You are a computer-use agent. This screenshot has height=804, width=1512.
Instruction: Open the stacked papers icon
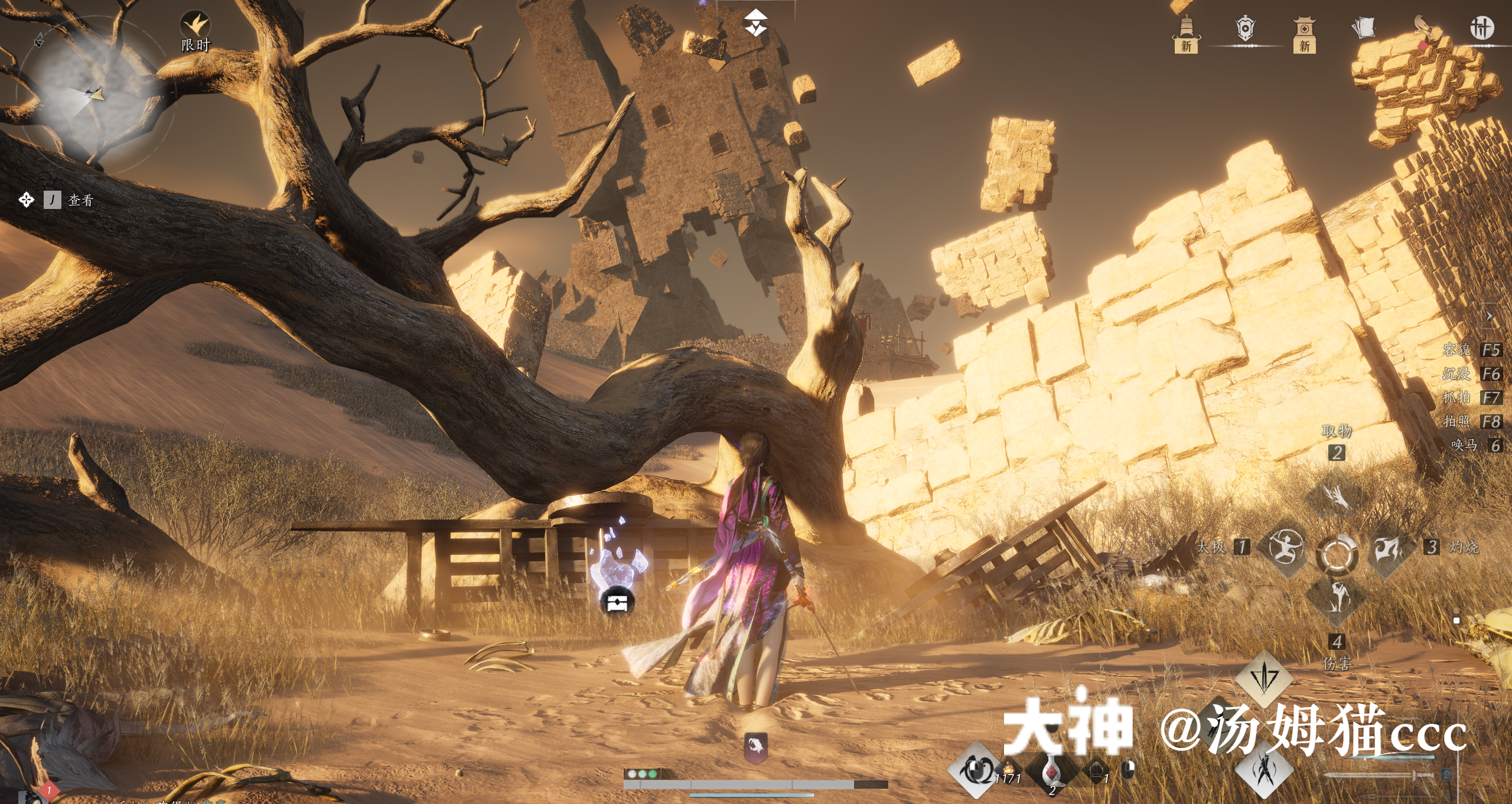(1364, 28)
